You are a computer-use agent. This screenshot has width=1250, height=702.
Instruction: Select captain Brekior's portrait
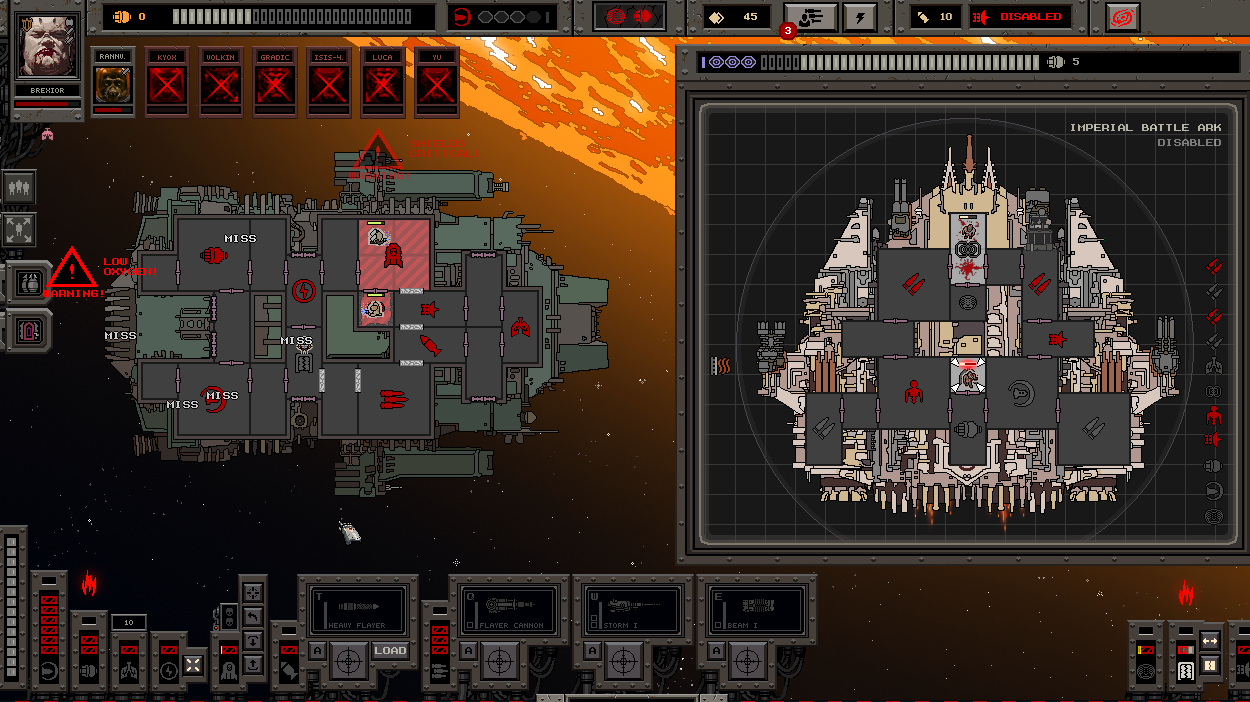coord(49,48)
